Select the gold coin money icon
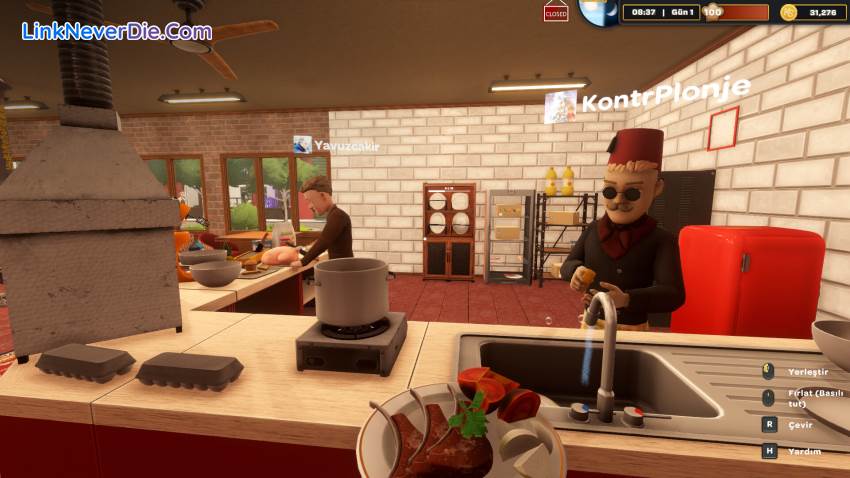The height and width of the screenshot is (478, 850). pyautogui.click(x=789, y=12)
